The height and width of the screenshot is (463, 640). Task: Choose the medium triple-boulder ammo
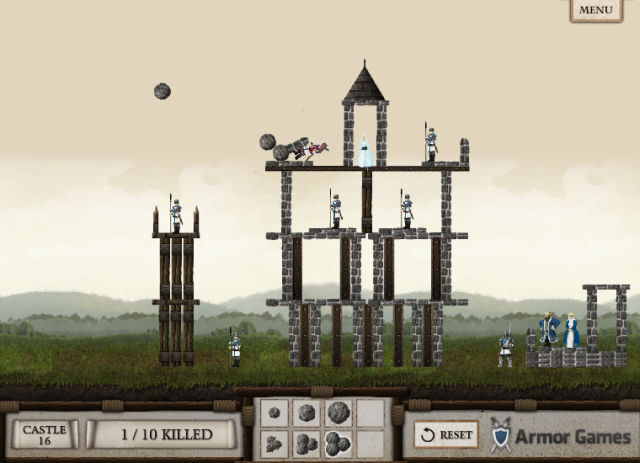click(x=306, y=443)
